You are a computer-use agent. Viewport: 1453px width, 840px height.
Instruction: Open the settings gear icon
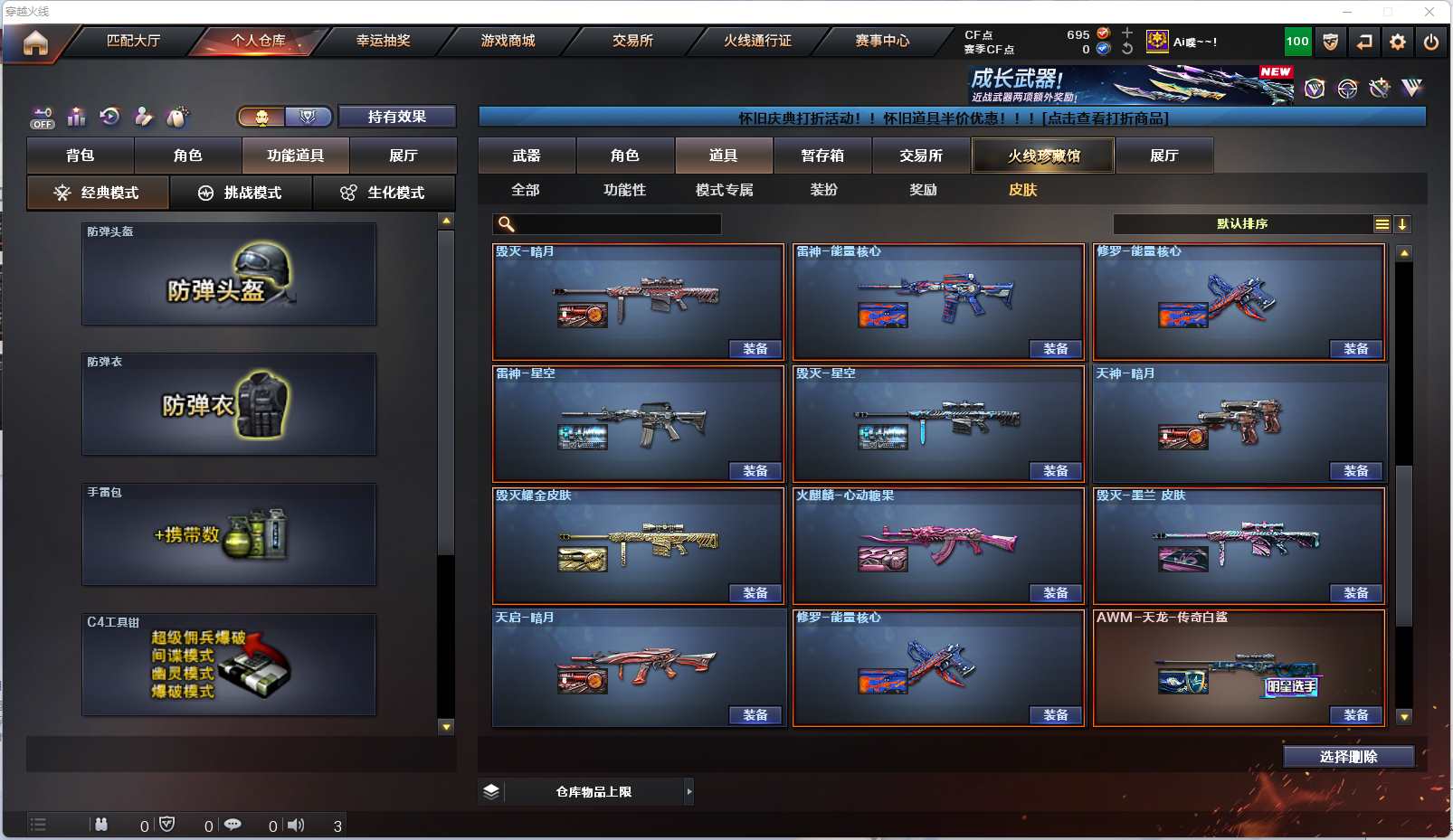(x=1398, y=42)
